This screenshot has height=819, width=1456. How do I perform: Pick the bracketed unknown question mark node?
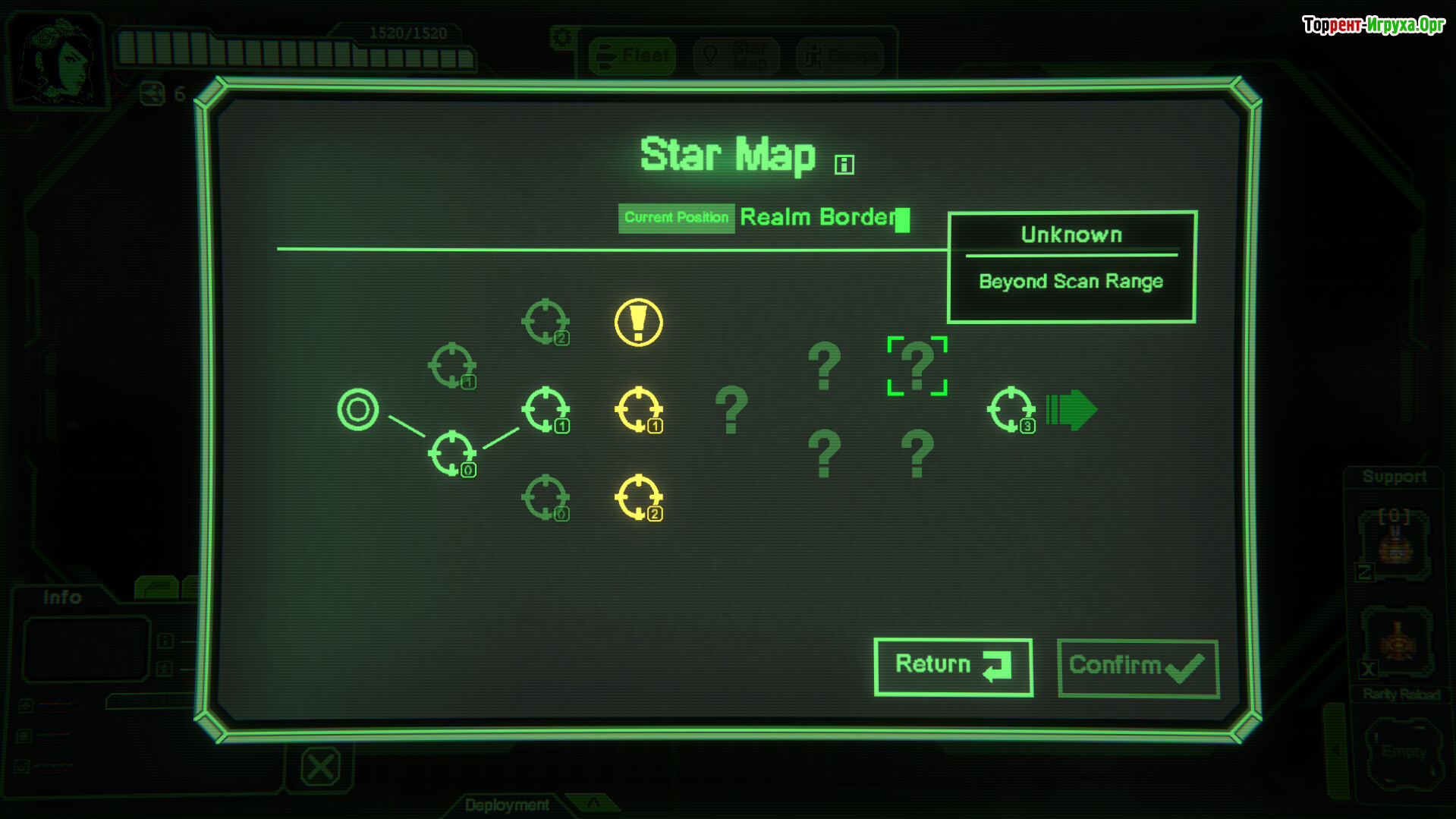(x=917, y=366)
